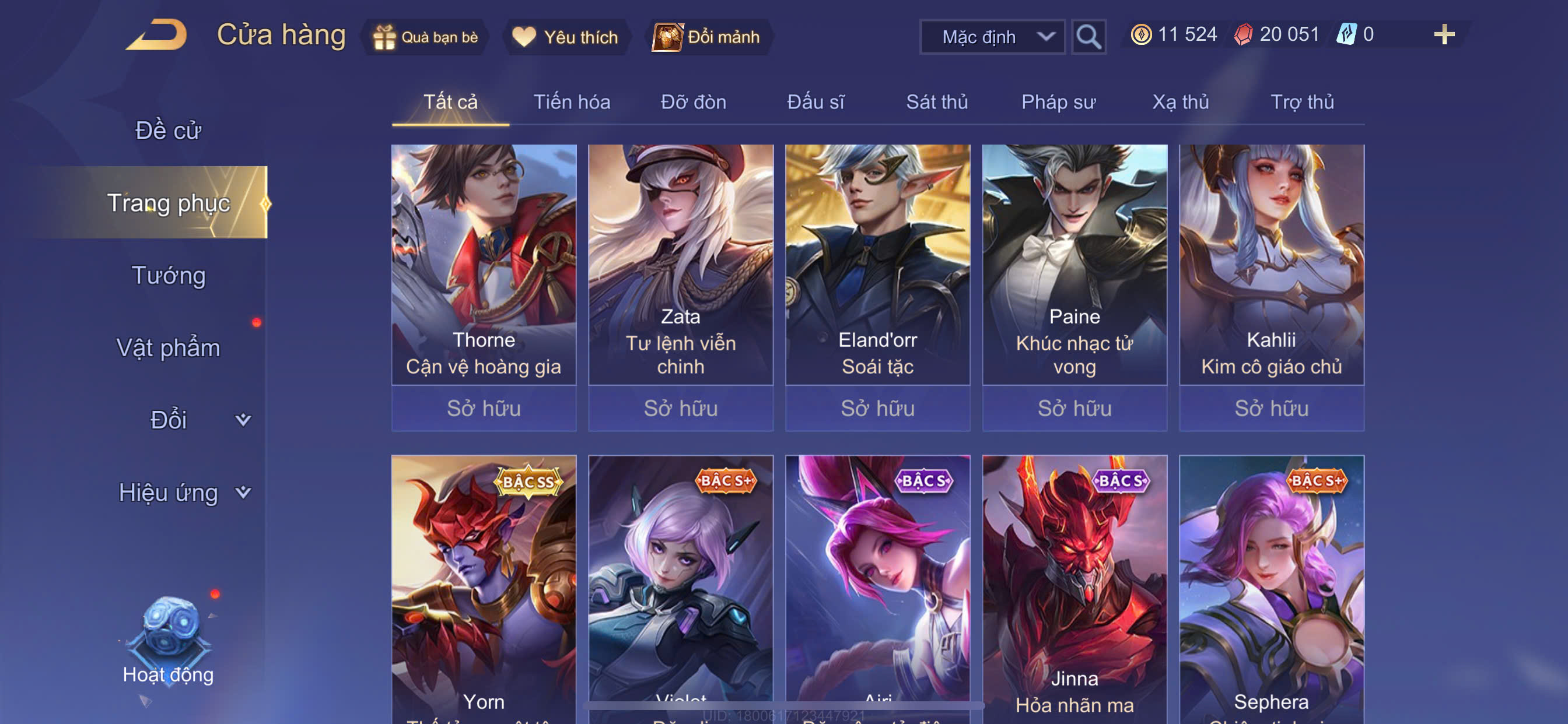
Task: Switch to the Đỡ đòn tab
Action: tap(694, 102)
